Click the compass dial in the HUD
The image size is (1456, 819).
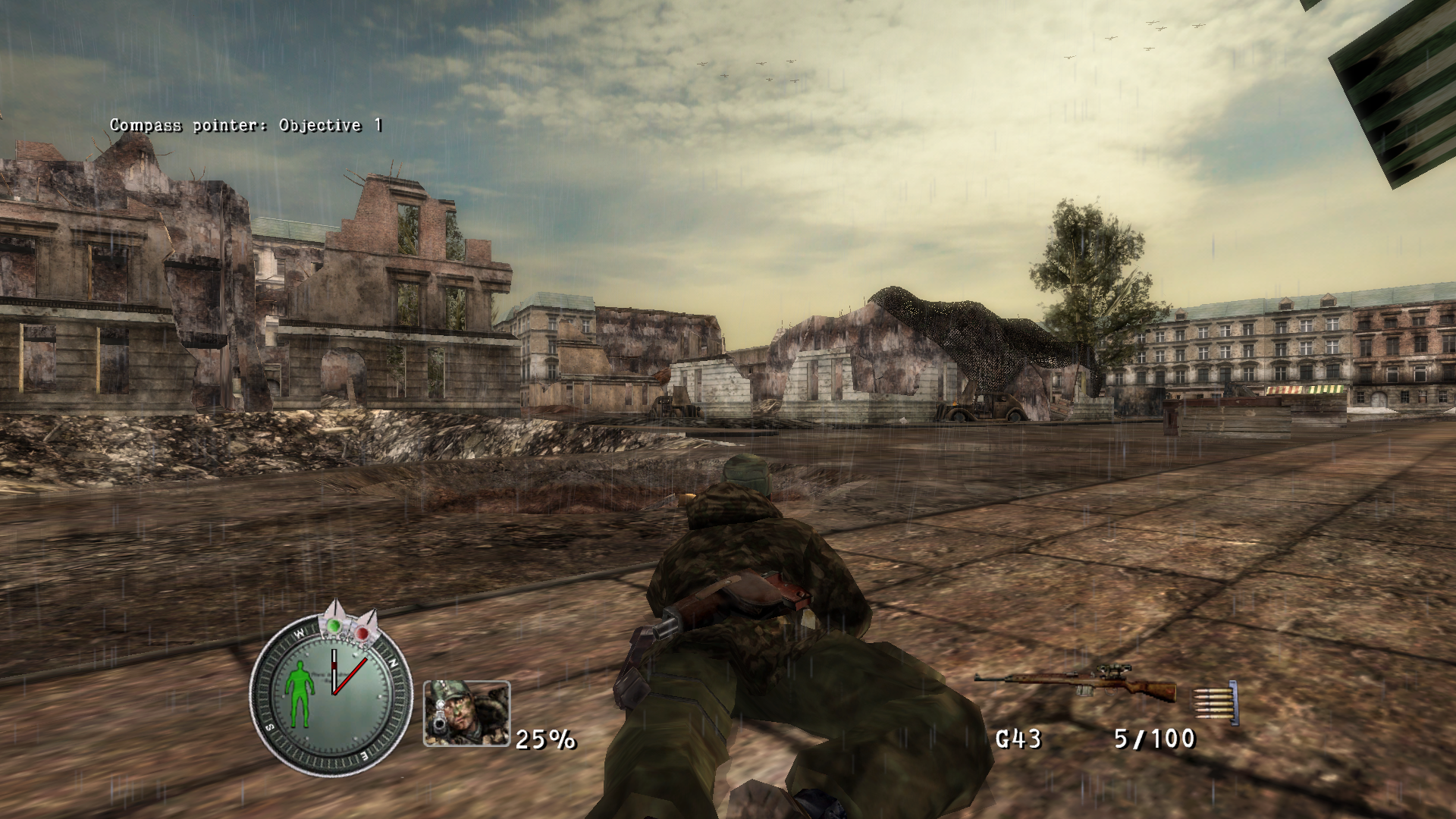coord(331,692)
